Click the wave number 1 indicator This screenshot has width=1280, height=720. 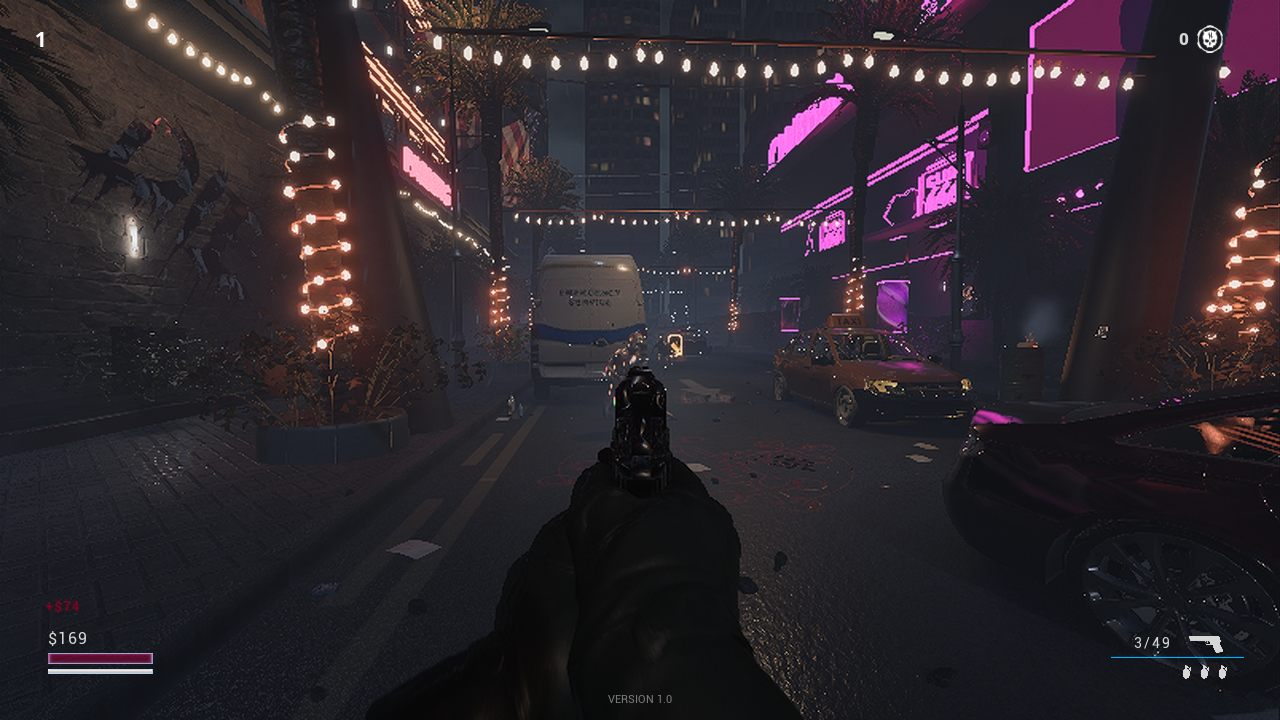pos(40,39)
